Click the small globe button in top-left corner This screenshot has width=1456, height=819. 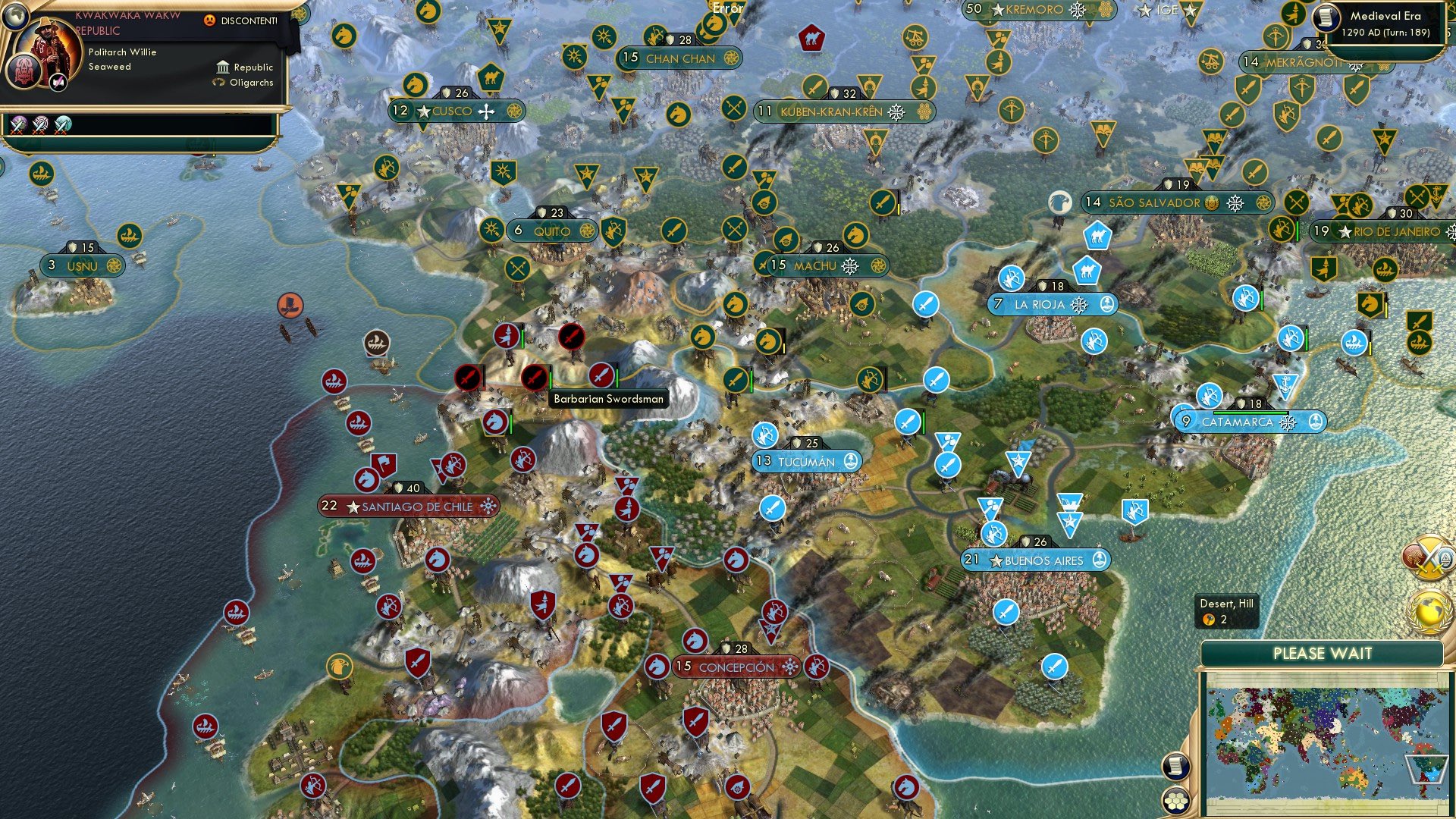click(15, 17)
